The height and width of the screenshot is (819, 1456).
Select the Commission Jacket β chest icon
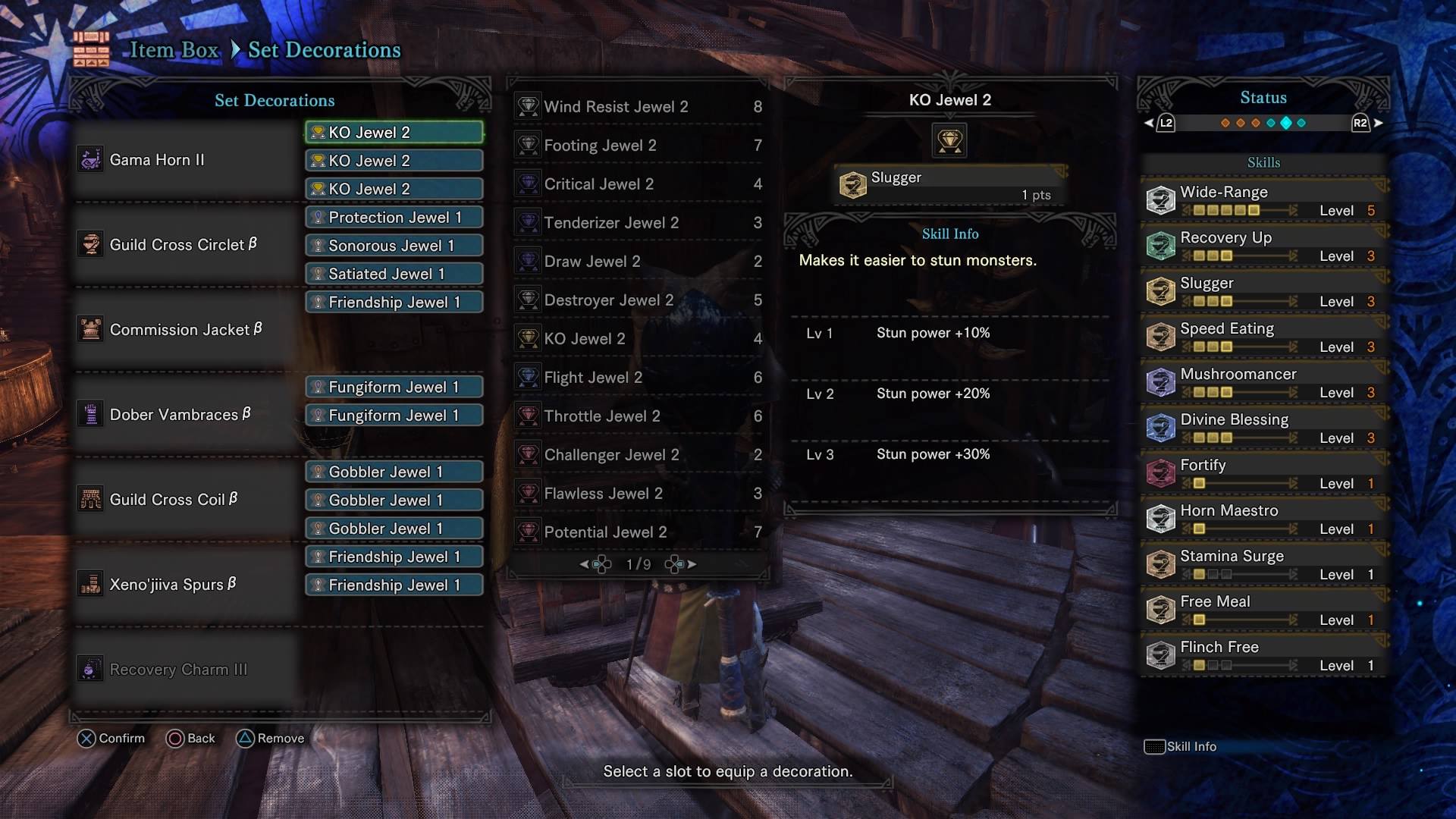89,329
